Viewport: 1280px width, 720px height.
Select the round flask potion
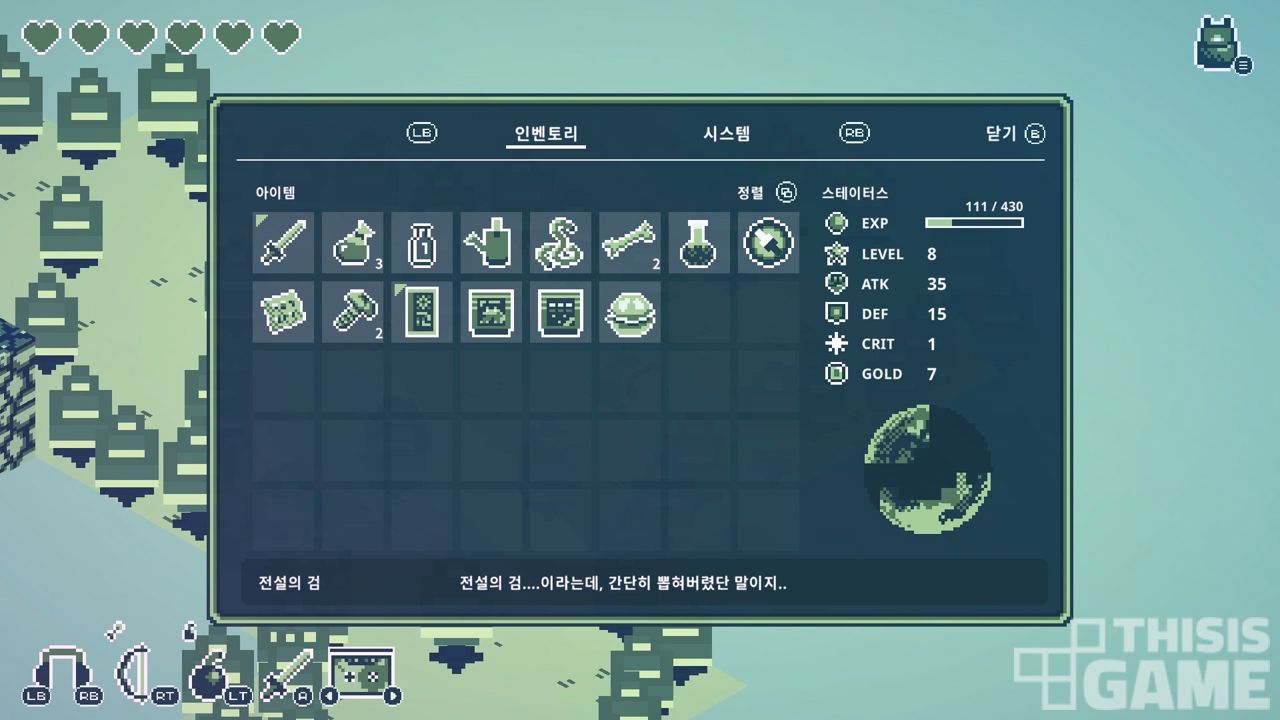699,242
